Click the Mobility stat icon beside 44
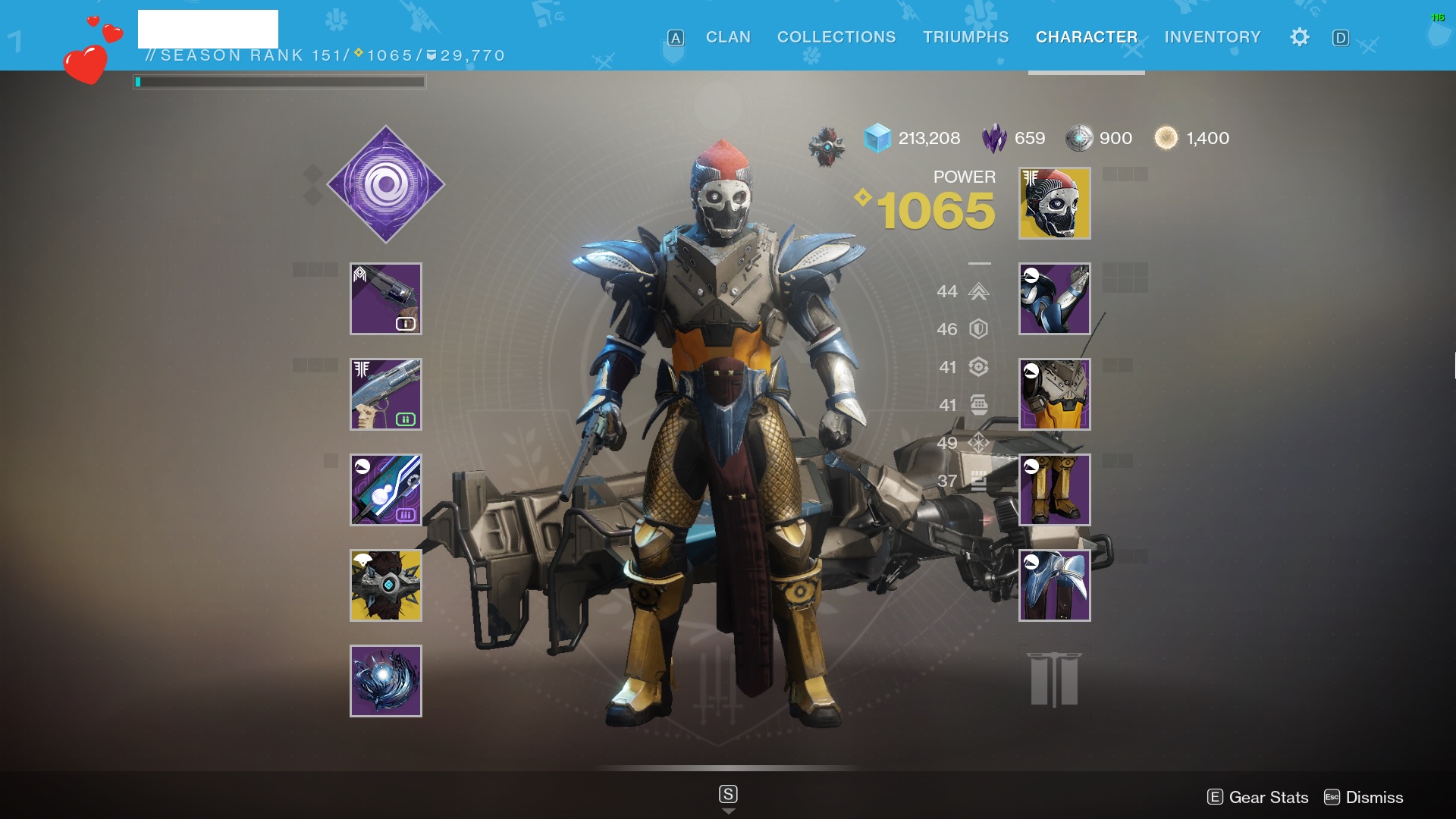1456x819 pixels. point(978,292)
